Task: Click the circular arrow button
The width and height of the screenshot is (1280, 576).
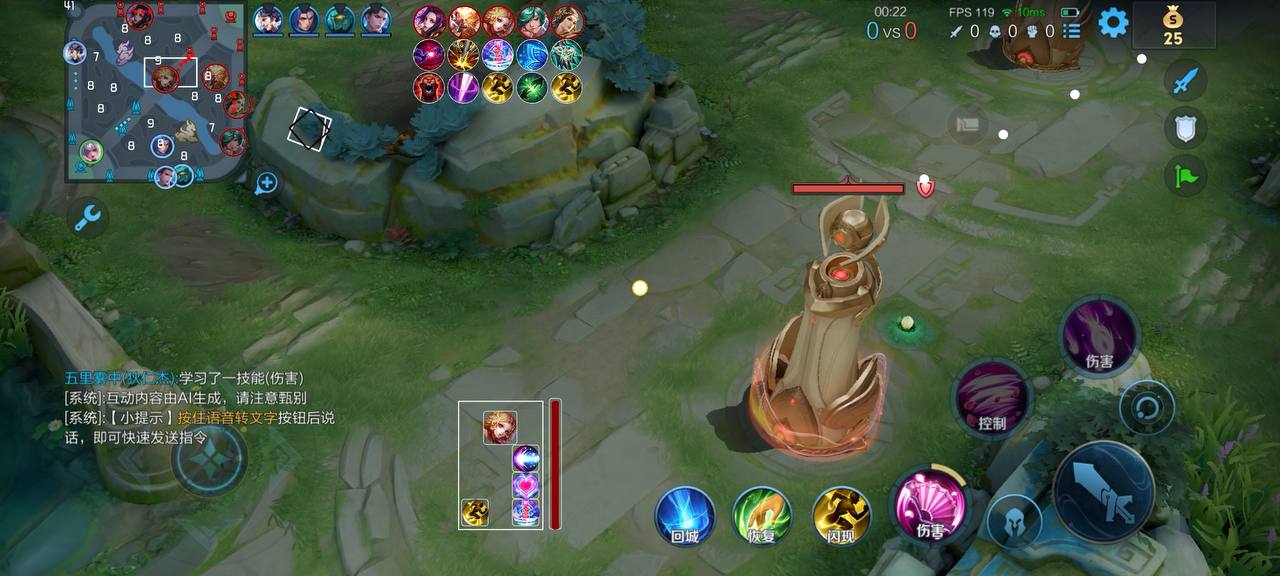Action: tap(1146, 407)
